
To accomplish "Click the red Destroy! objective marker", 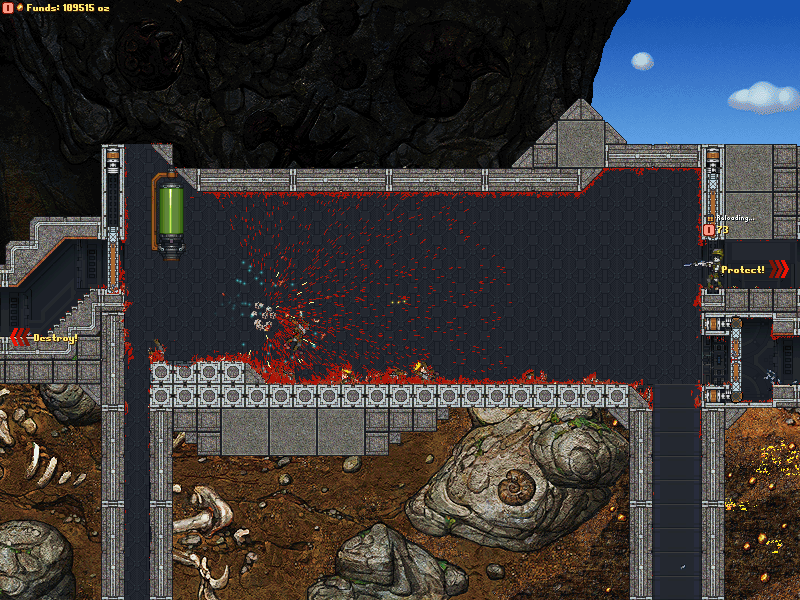I will [44, 338].
